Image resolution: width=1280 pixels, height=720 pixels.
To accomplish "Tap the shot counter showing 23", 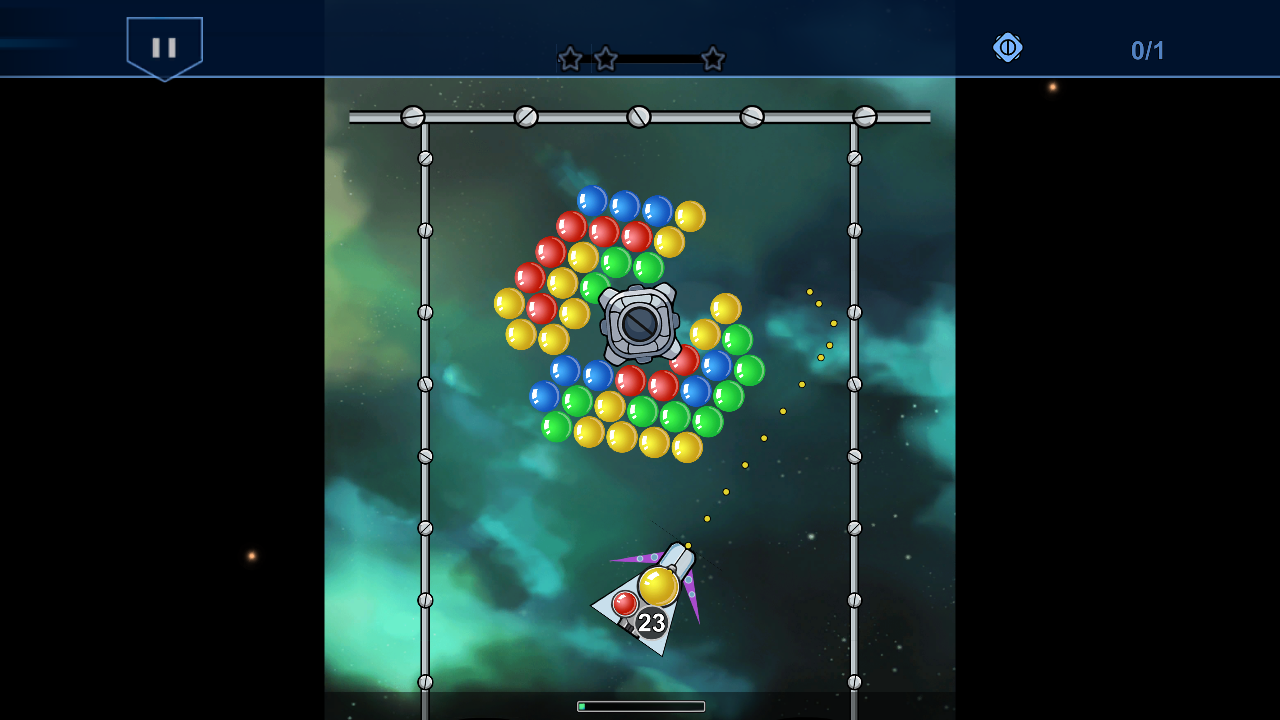I will pyautogui.click(x=651, y=622).
